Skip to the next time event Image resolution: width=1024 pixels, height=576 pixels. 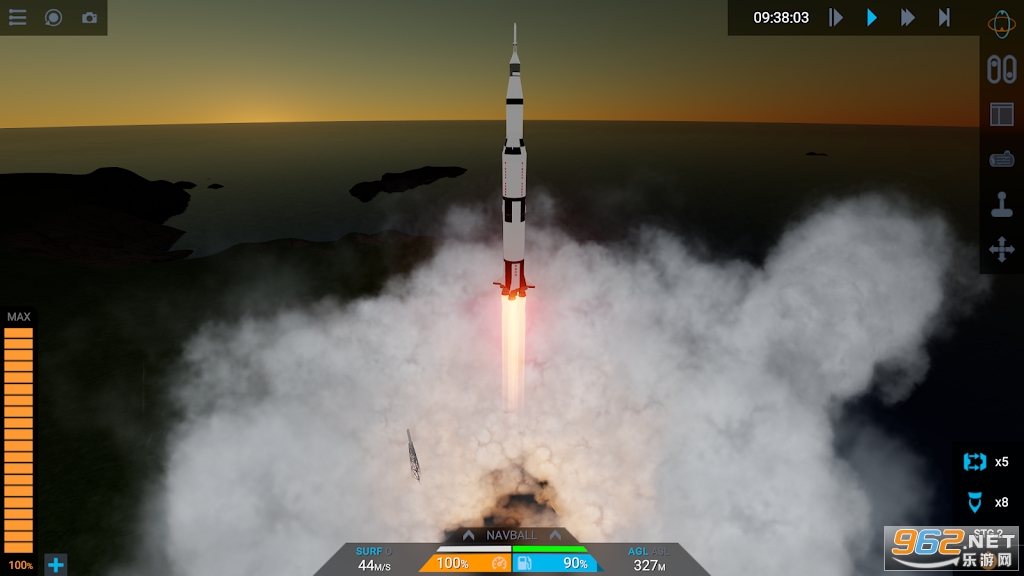[944, 17]
